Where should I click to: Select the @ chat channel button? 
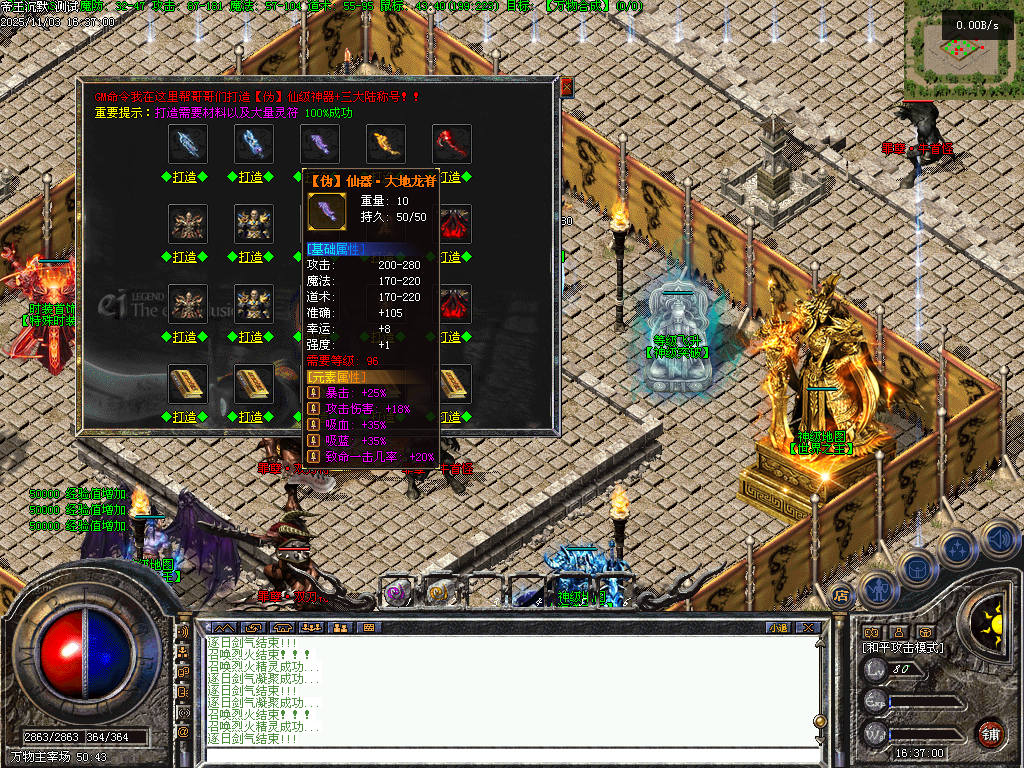pyautogui.click(x=183, y=732)
